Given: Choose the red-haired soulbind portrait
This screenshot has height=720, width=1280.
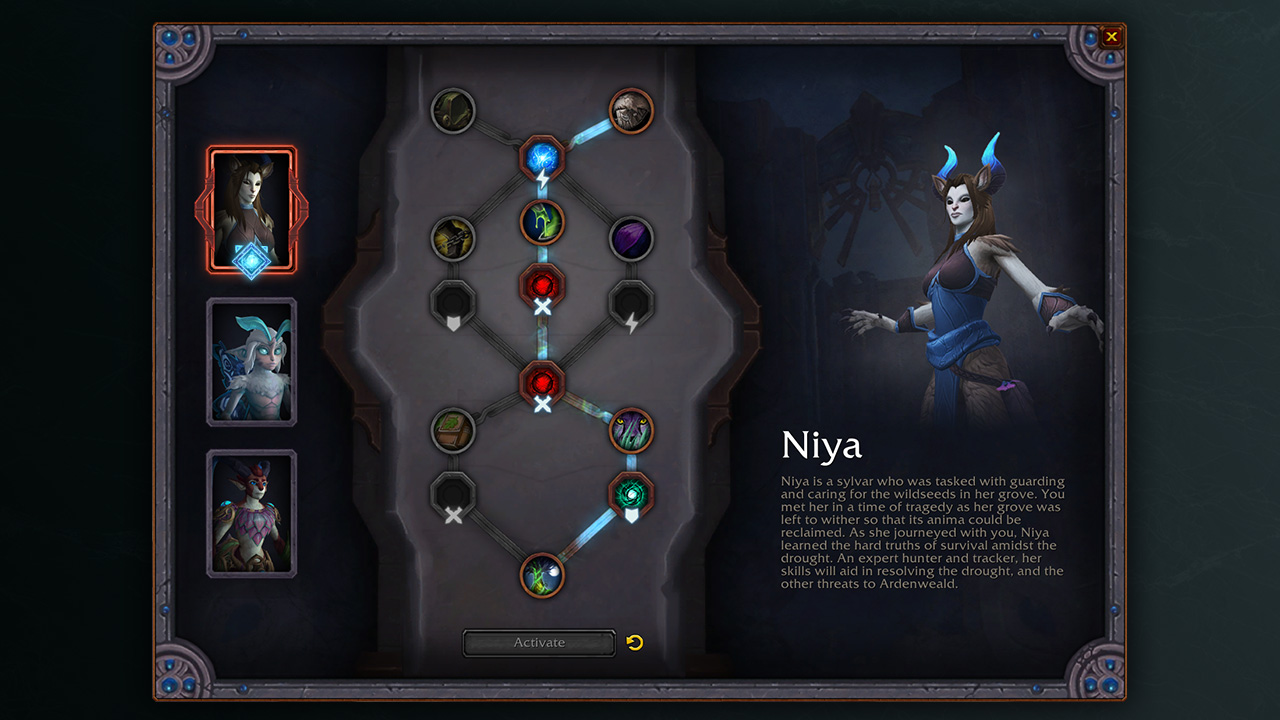Looking at the screenshot, I should click(x=252, y=514).
